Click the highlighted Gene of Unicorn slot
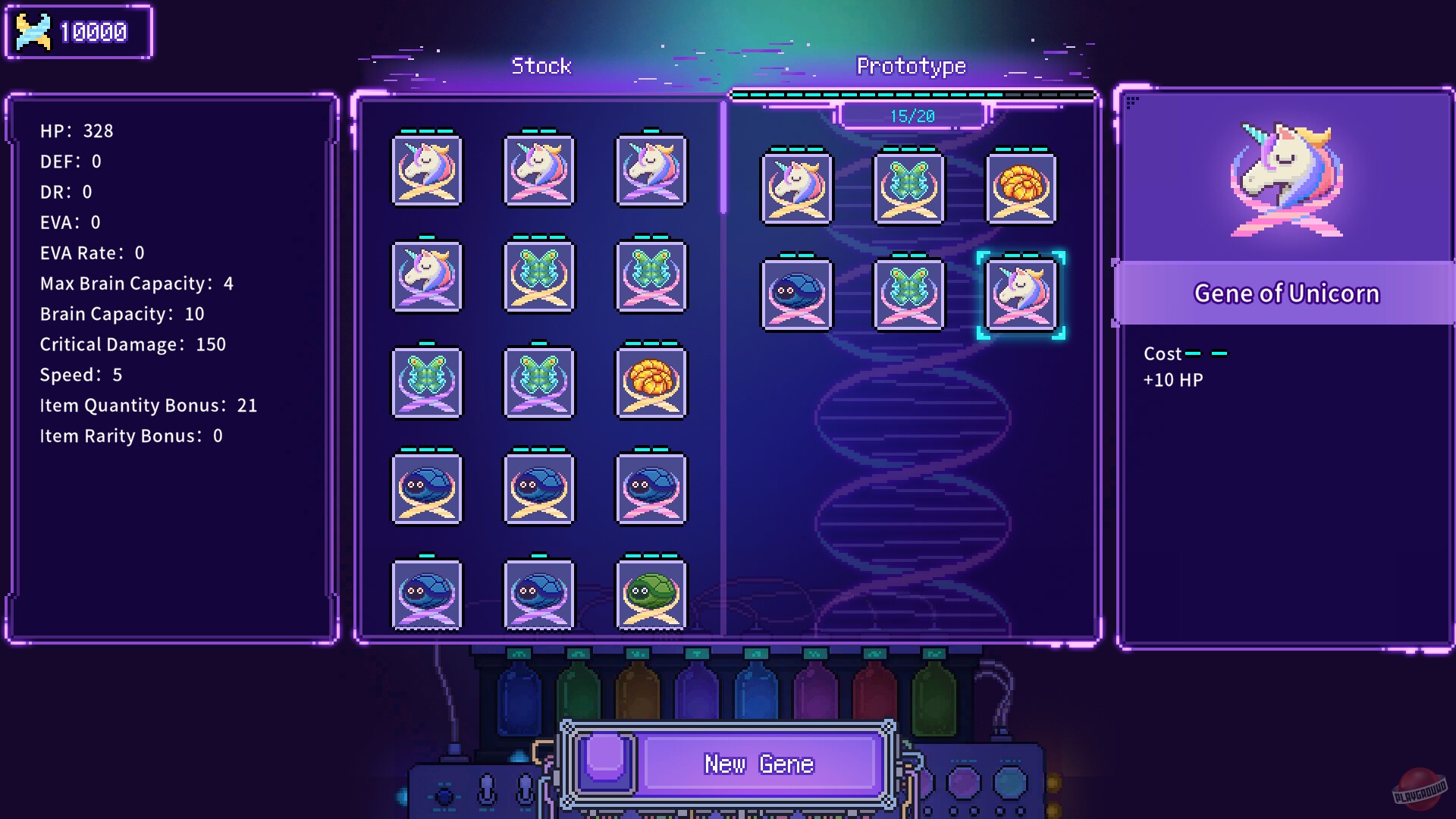 coord(1021,294)
